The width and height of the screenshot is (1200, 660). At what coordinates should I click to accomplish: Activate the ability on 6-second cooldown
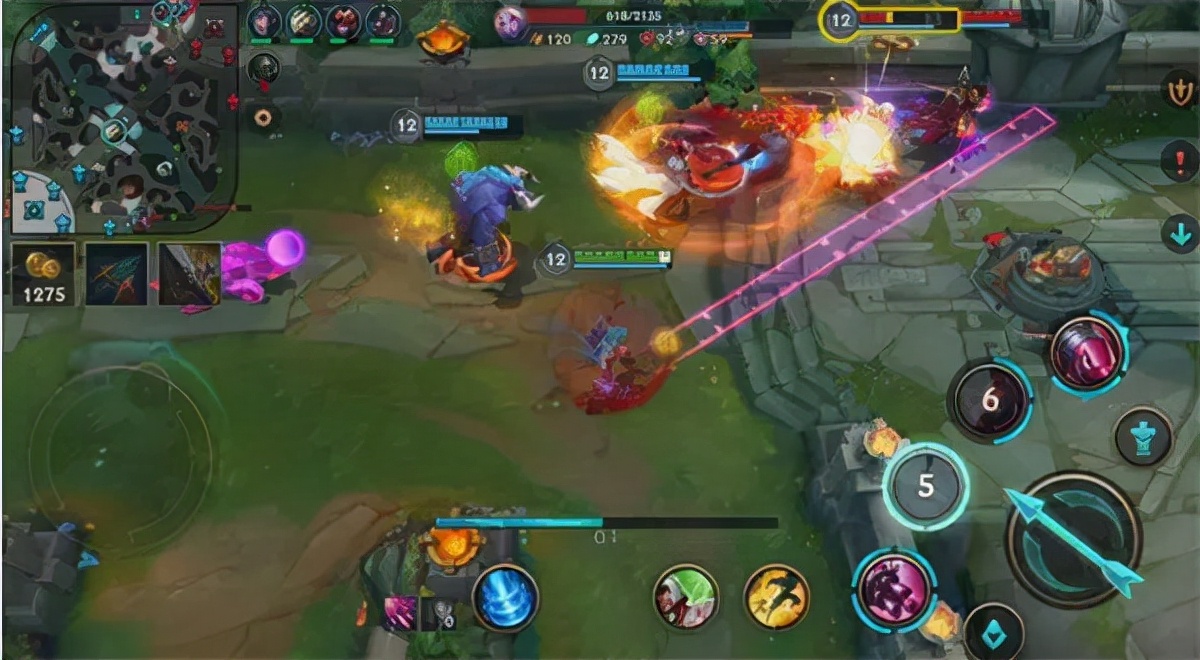[989, 400]
